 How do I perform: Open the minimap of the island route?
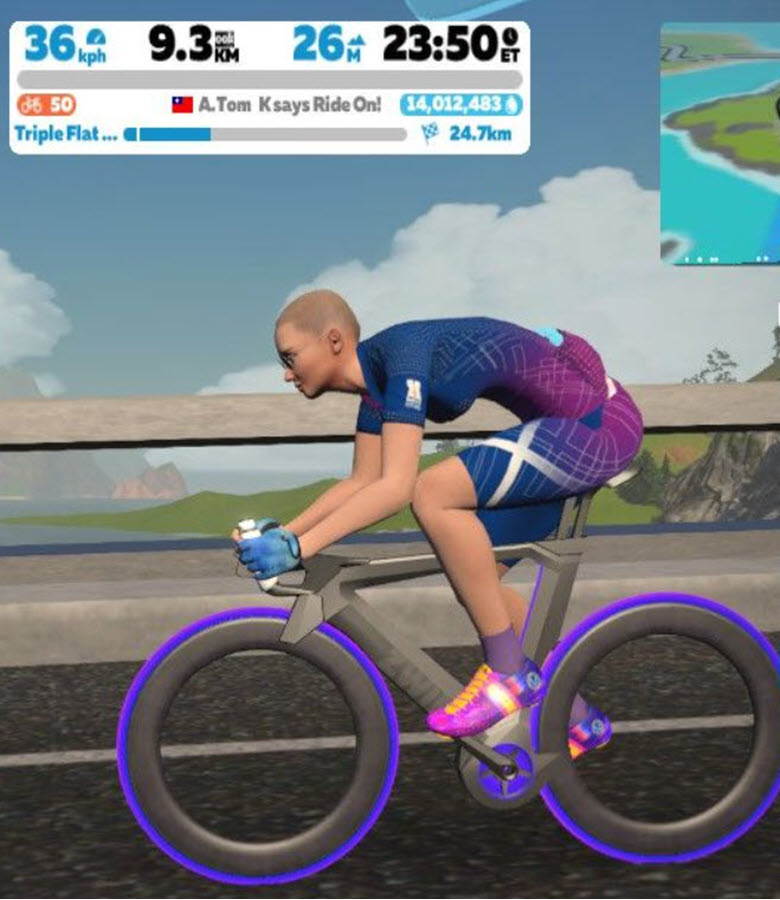[x=720, y=143]
